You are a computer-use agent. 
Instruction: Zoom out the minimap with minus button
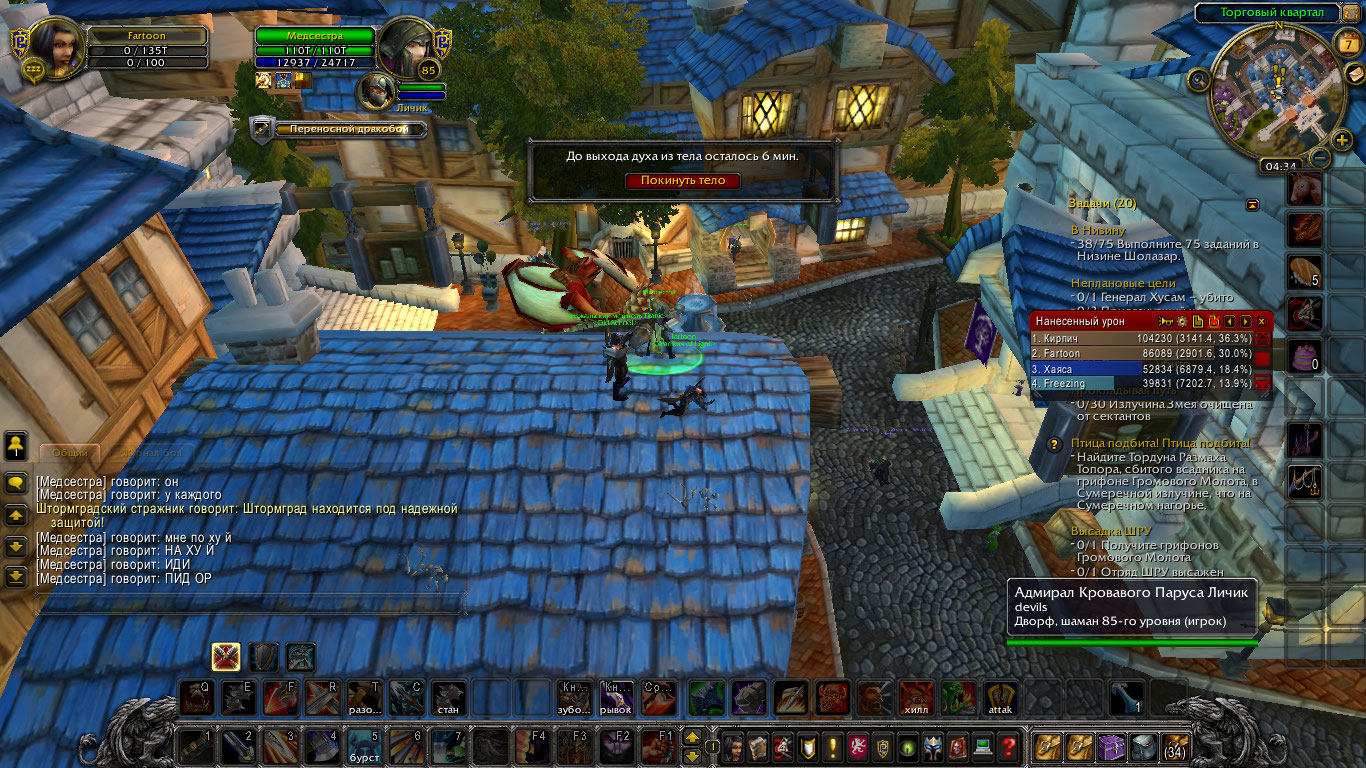coord(1320,158)
